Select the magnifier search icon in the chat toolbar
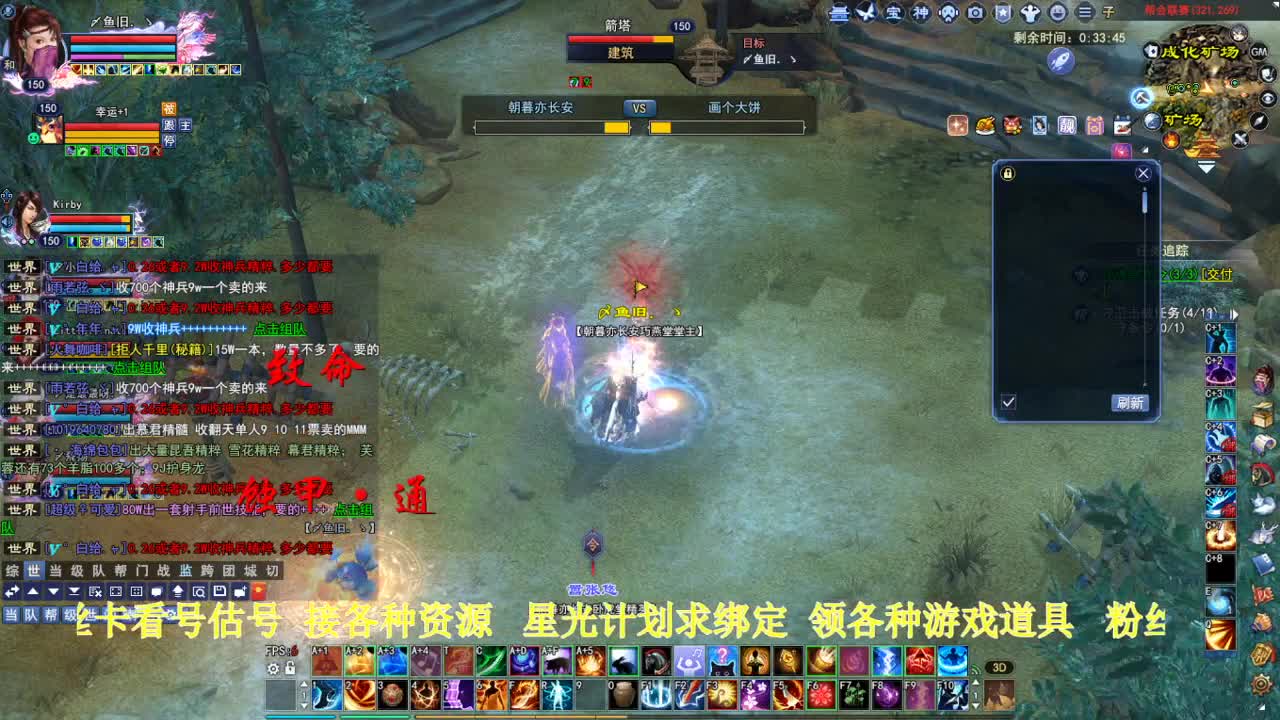Screen dimensions: 1280x720 point(200,593)
